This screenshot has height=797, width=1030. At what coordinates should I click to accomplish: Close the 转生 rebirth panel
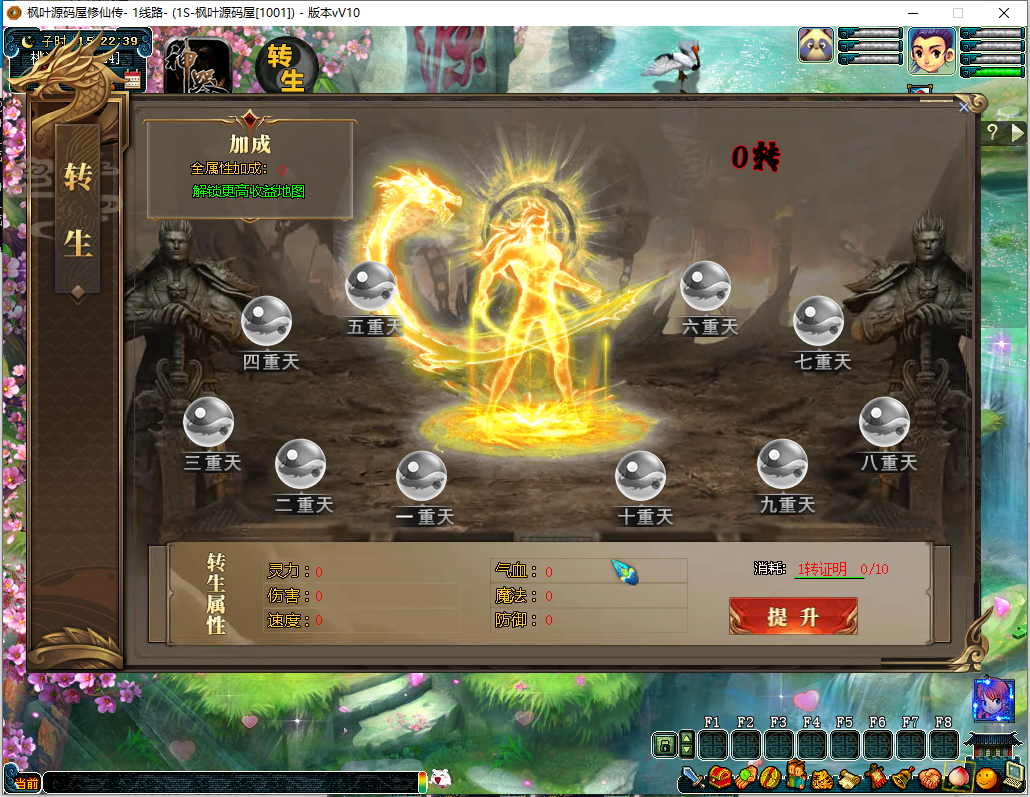tap(964, 106)
